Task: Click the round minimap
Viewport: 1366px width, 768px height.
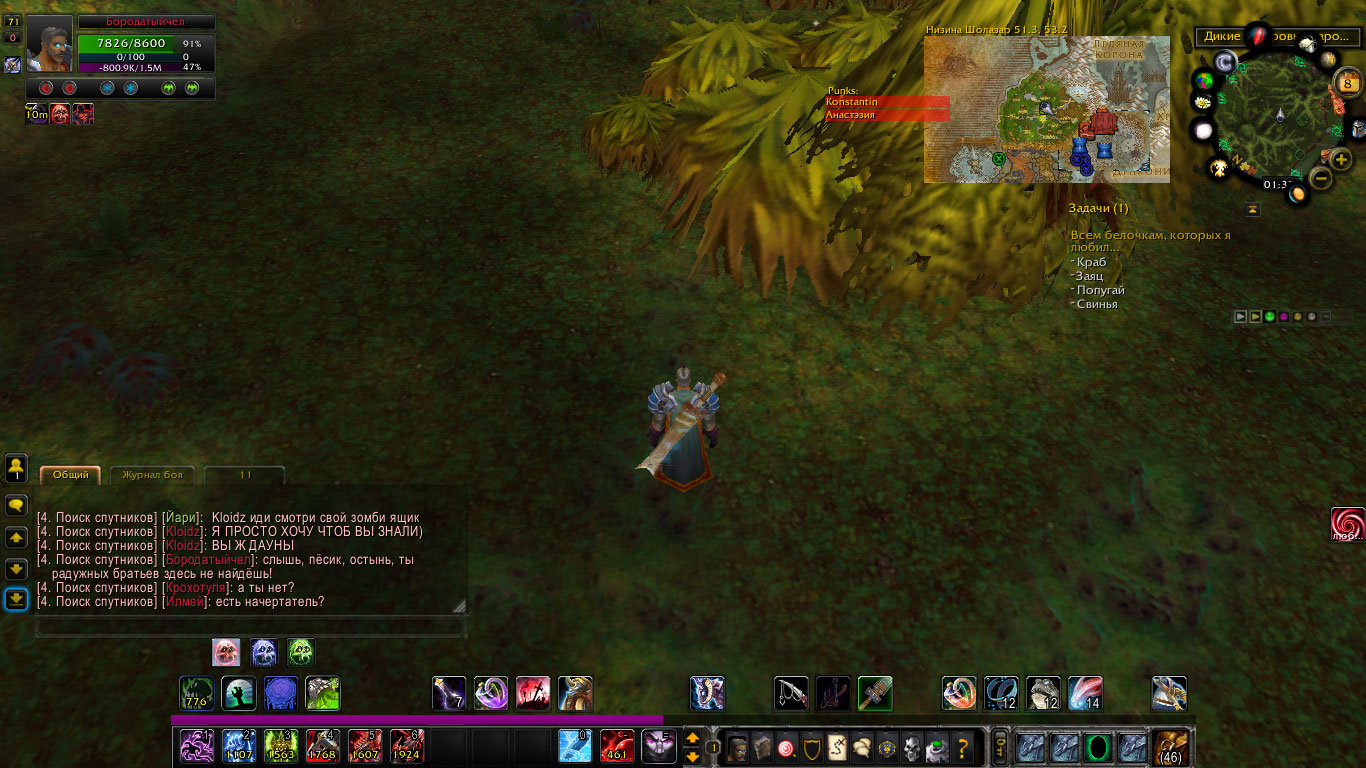Action: 1278,118
